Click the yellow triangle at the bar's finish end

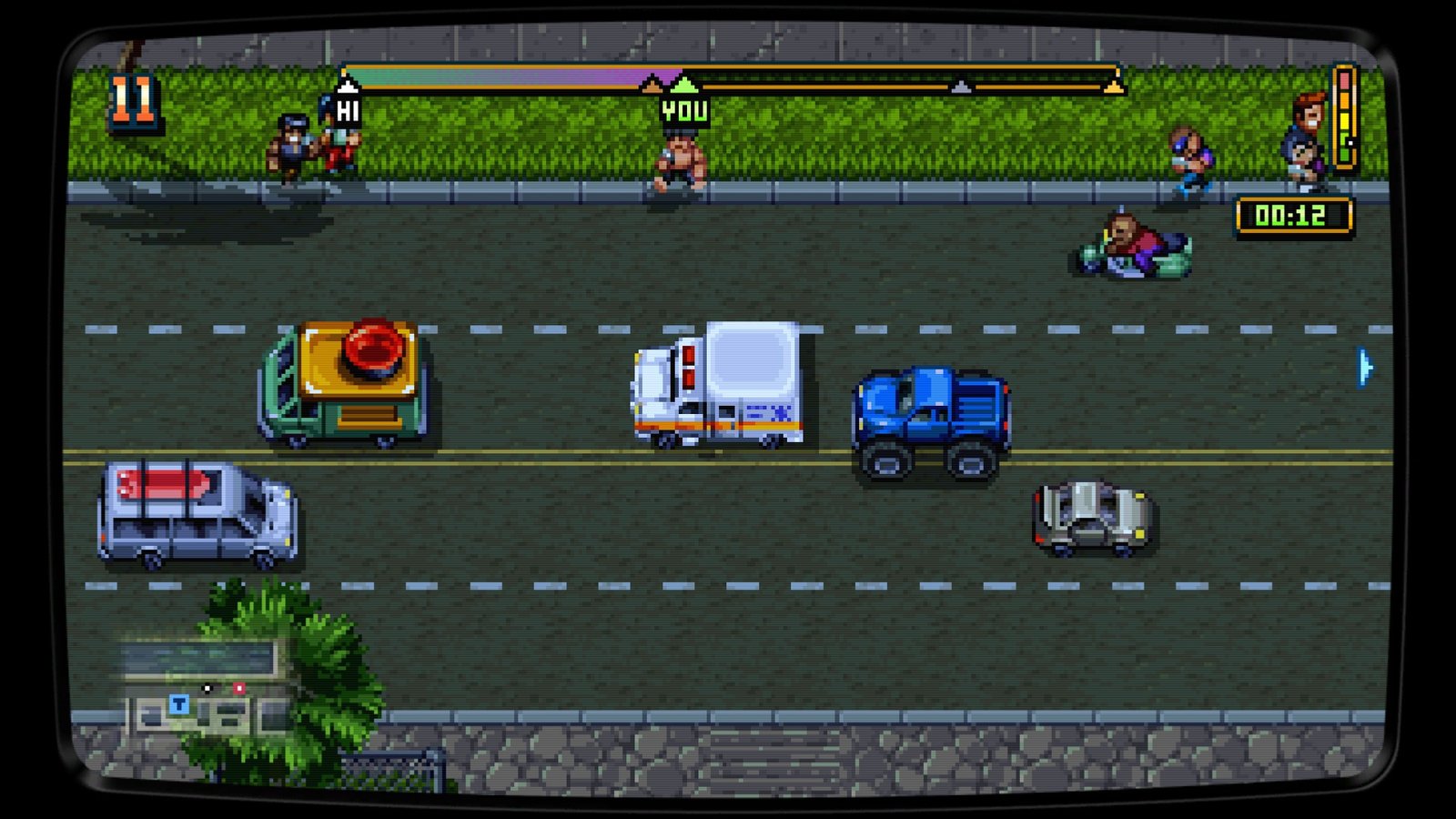(x=1112, y=86)
